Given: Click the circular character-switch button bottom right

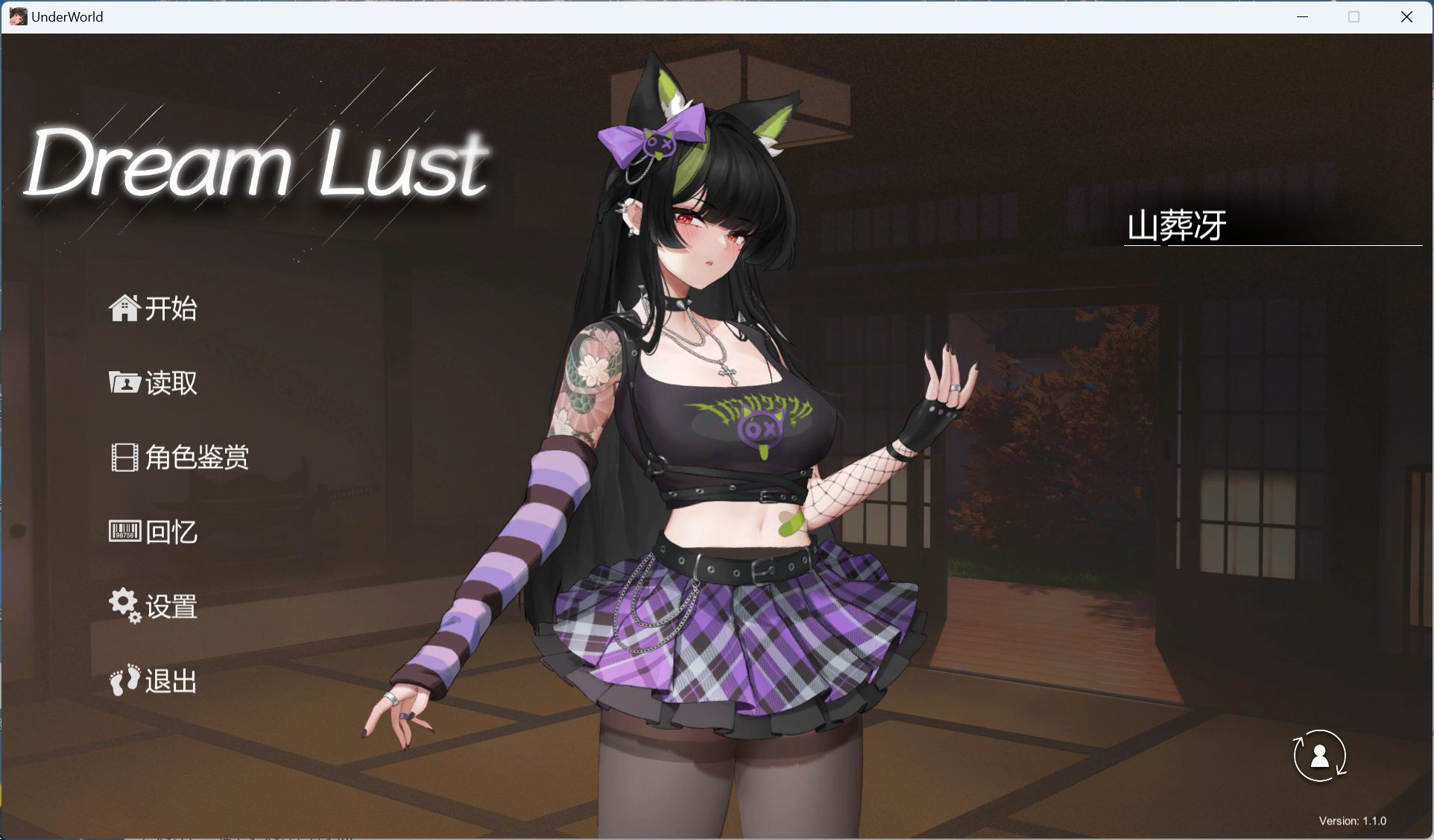Looking at the screenshot, I should pyautogui.click(x=1319, y=755).
